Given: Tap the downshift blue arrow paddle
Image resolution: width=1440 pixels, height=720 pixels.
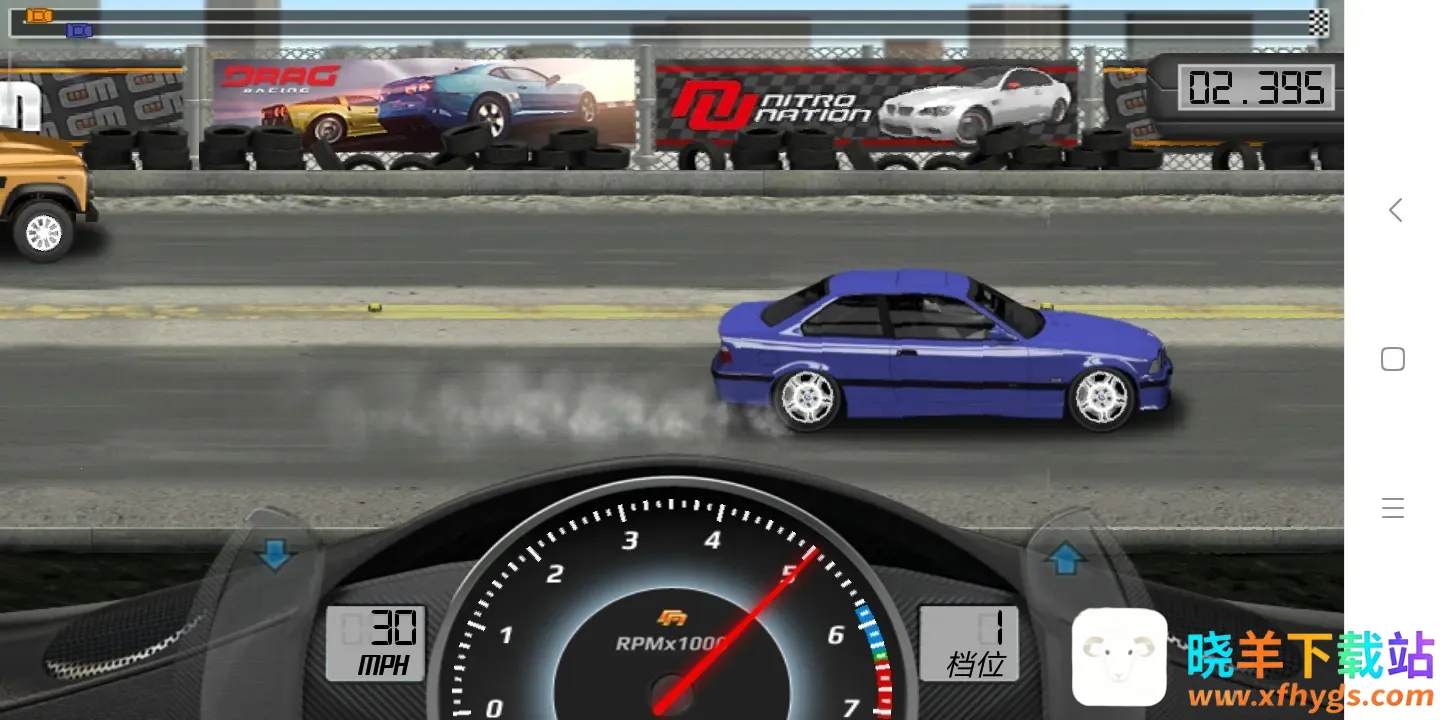Looking at the screenshot, I should [x=273, y=553].
